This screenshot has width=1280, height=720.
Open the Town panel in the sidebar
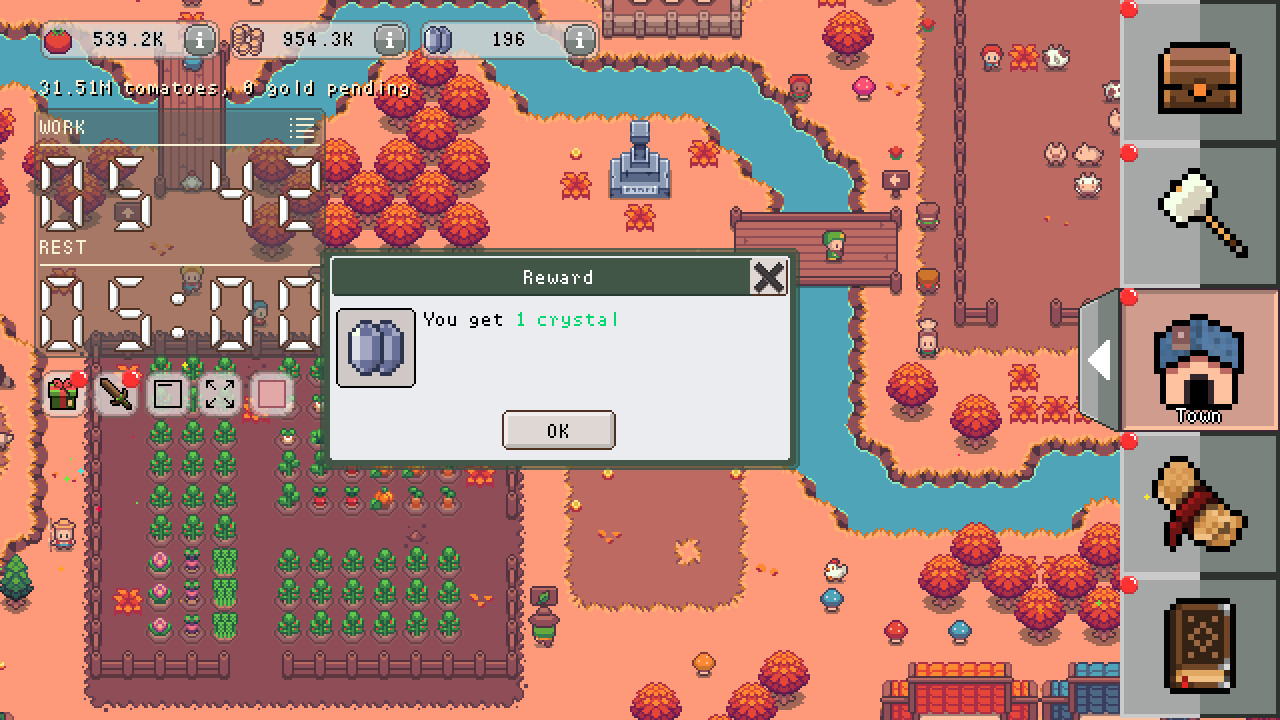click(1199, 360)
